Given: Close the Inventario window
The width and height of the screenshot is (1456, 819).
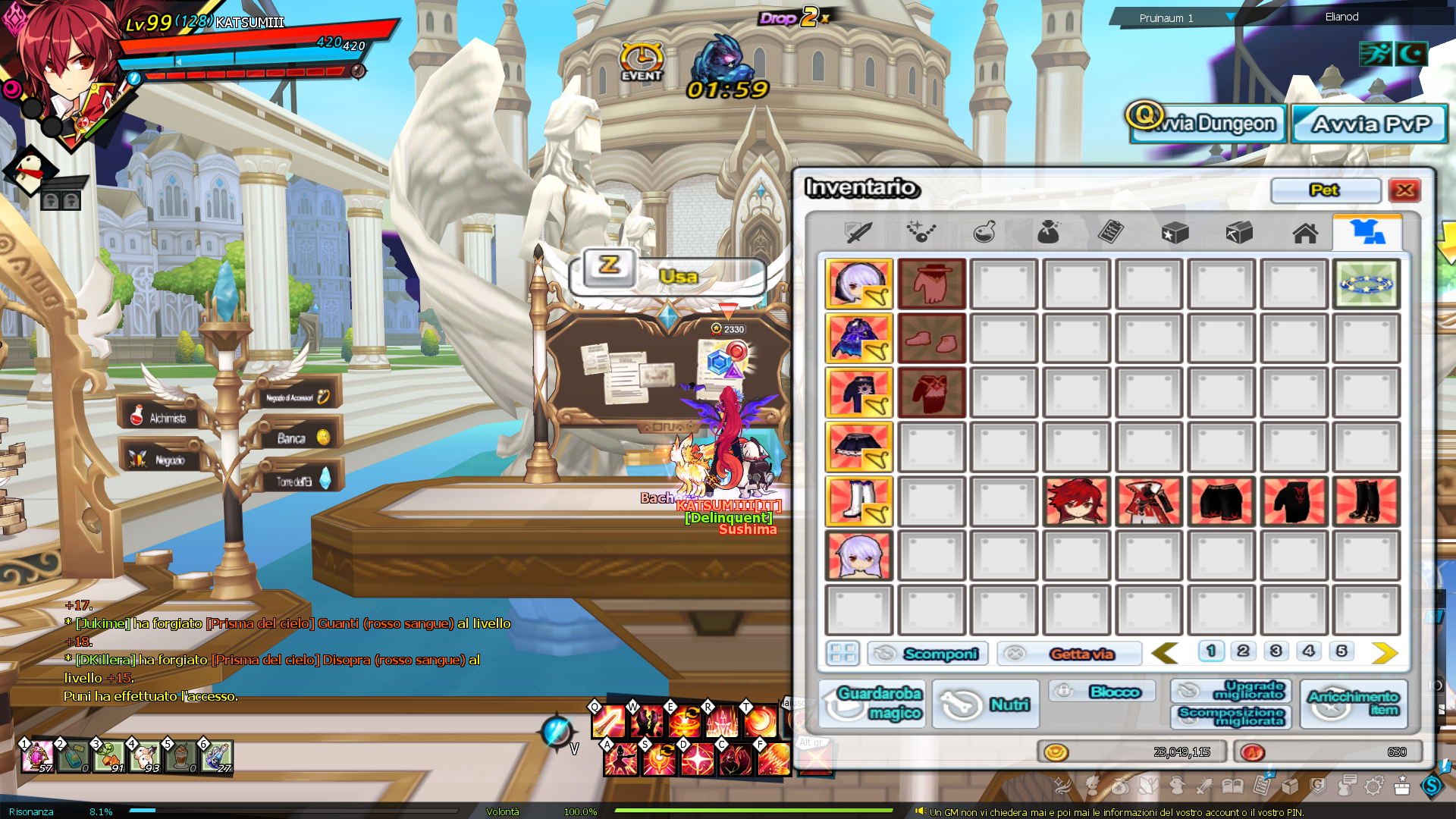Looking at the screenshot, I should 1404,190.
